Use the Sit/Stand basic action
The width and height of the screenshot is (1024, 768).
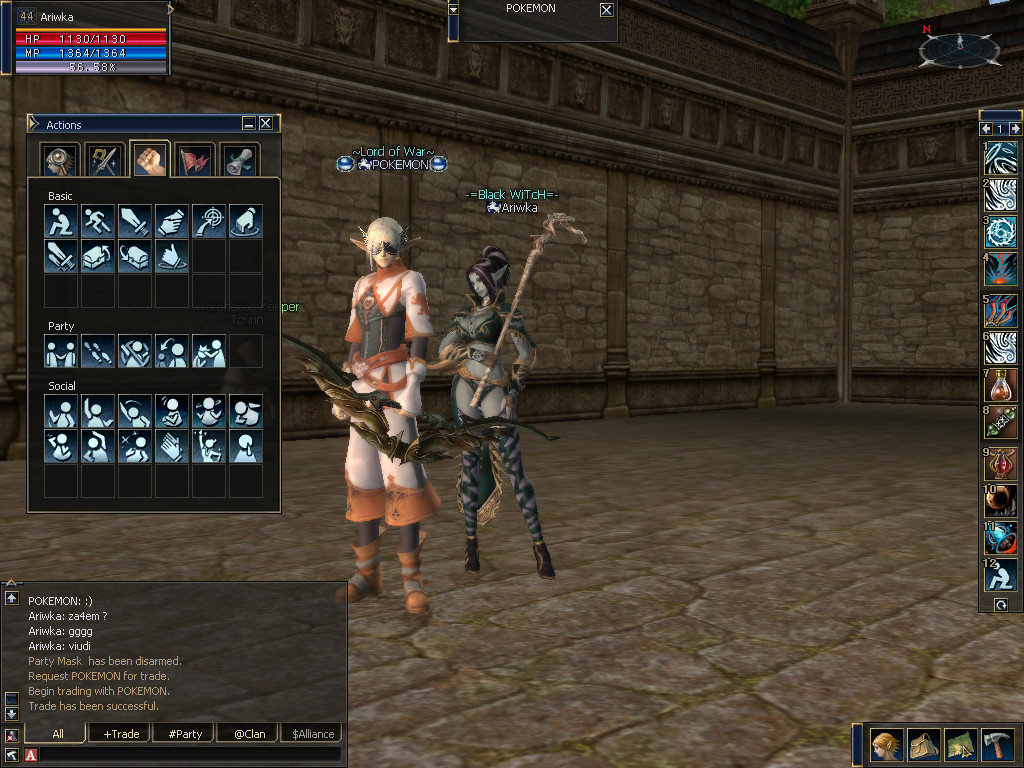[x=61, y=221]
